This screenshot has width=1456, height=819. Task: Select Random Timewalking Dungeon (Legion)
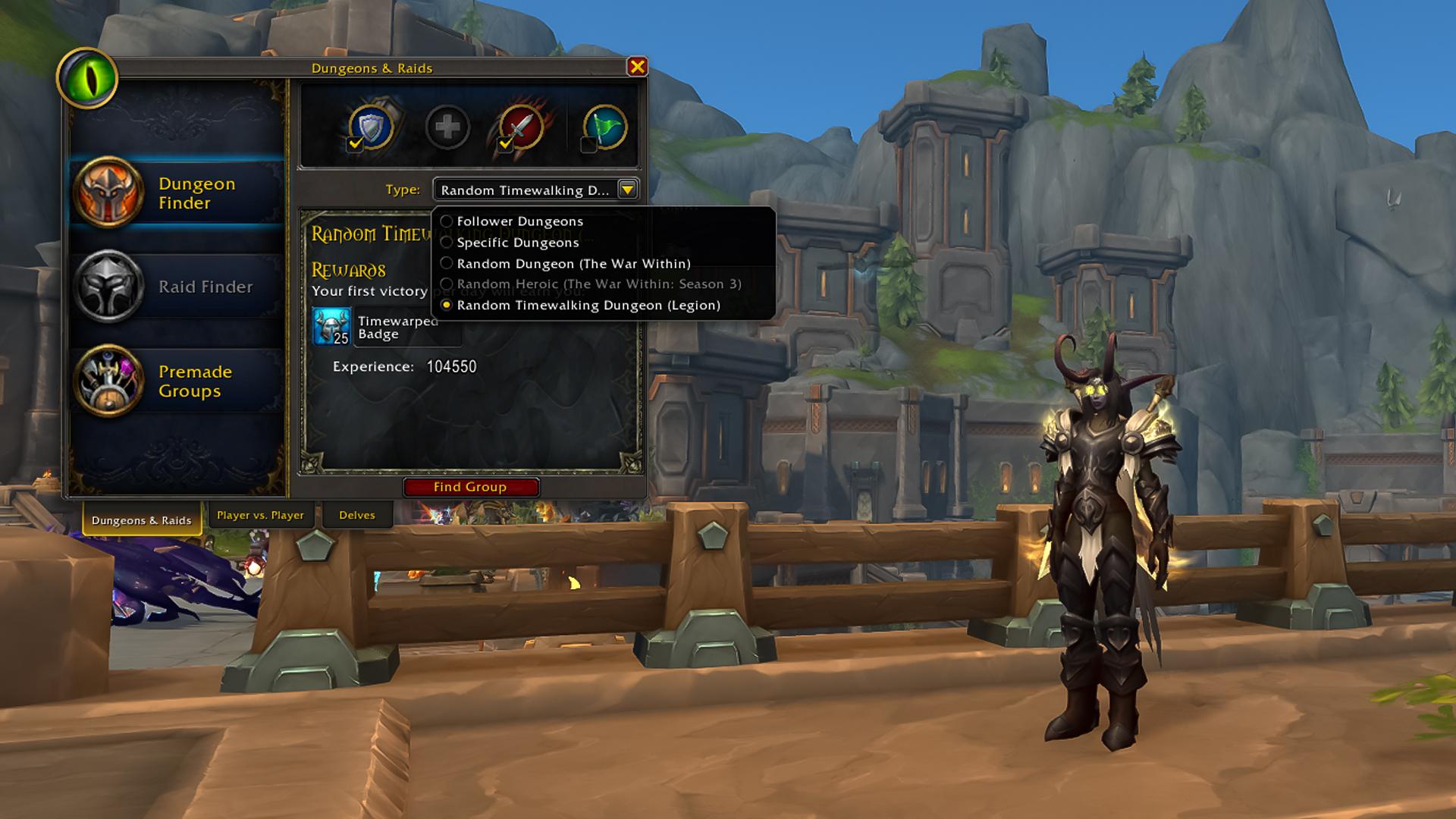588,306
